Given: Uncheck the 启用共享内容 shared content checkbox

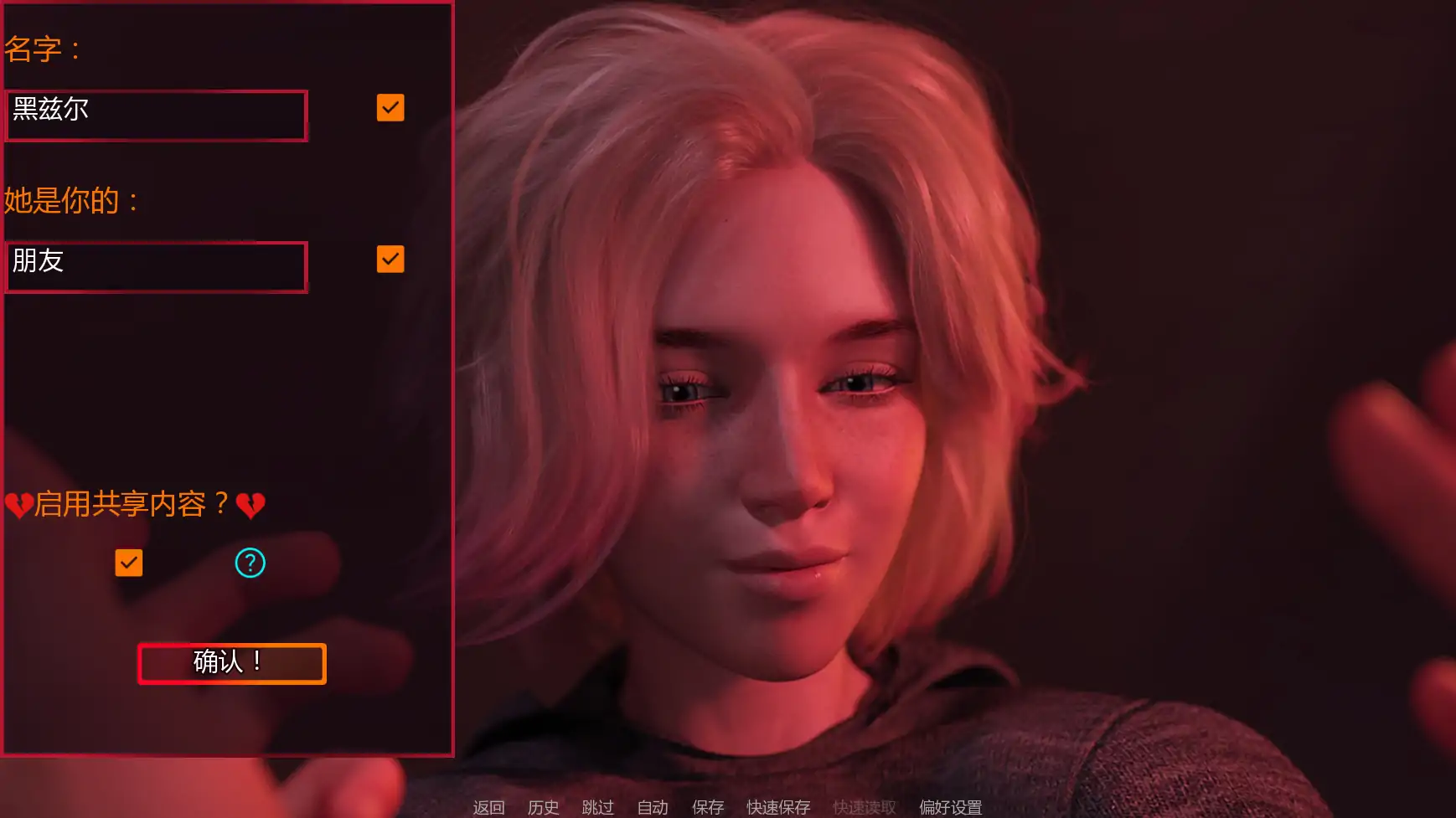Looking at the screenshot, I should pos(128,563).
